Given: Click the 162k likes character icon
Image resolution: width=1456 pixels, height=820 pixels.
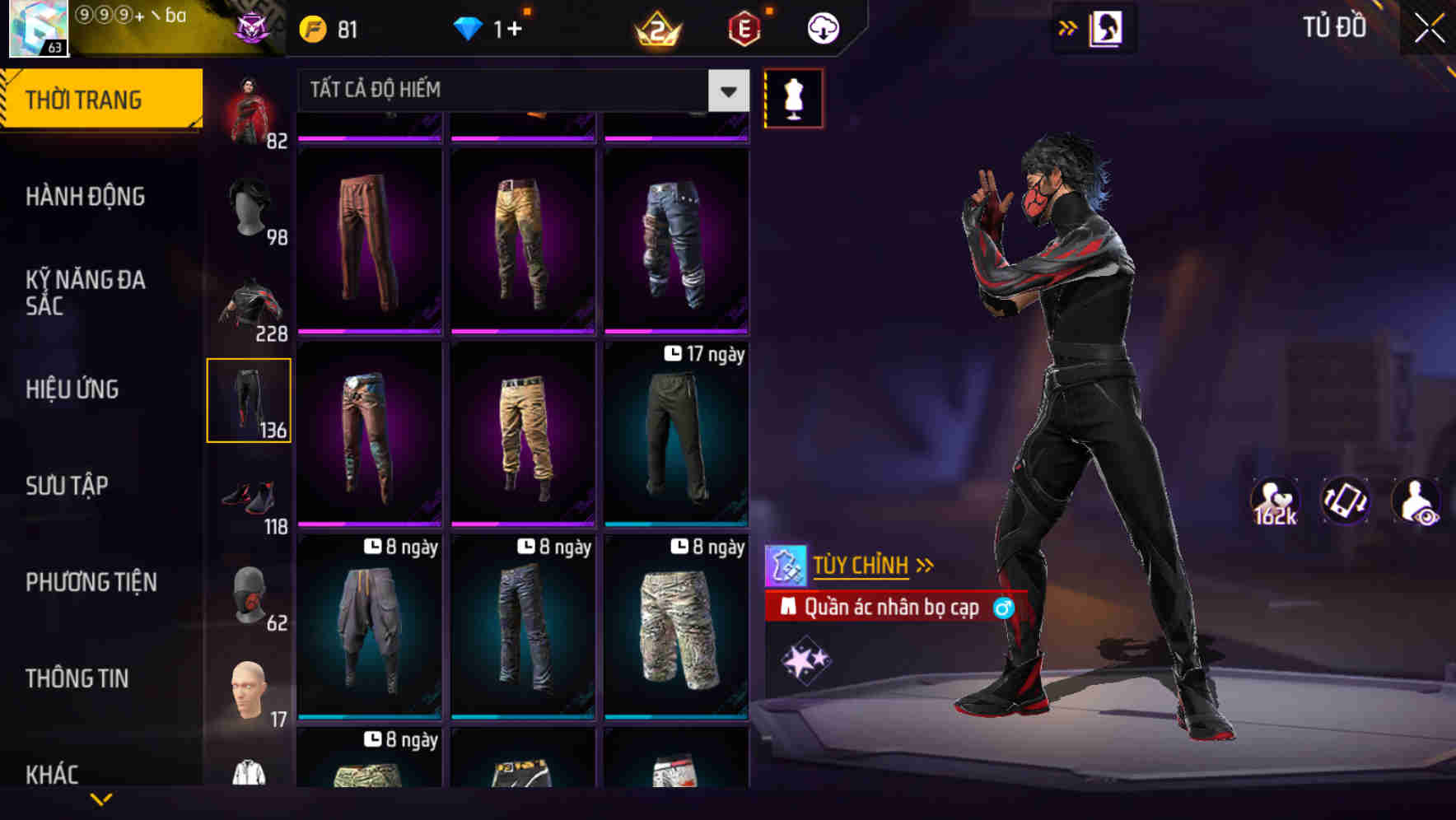Looking at the screenshot, I should click(1275, 500).
